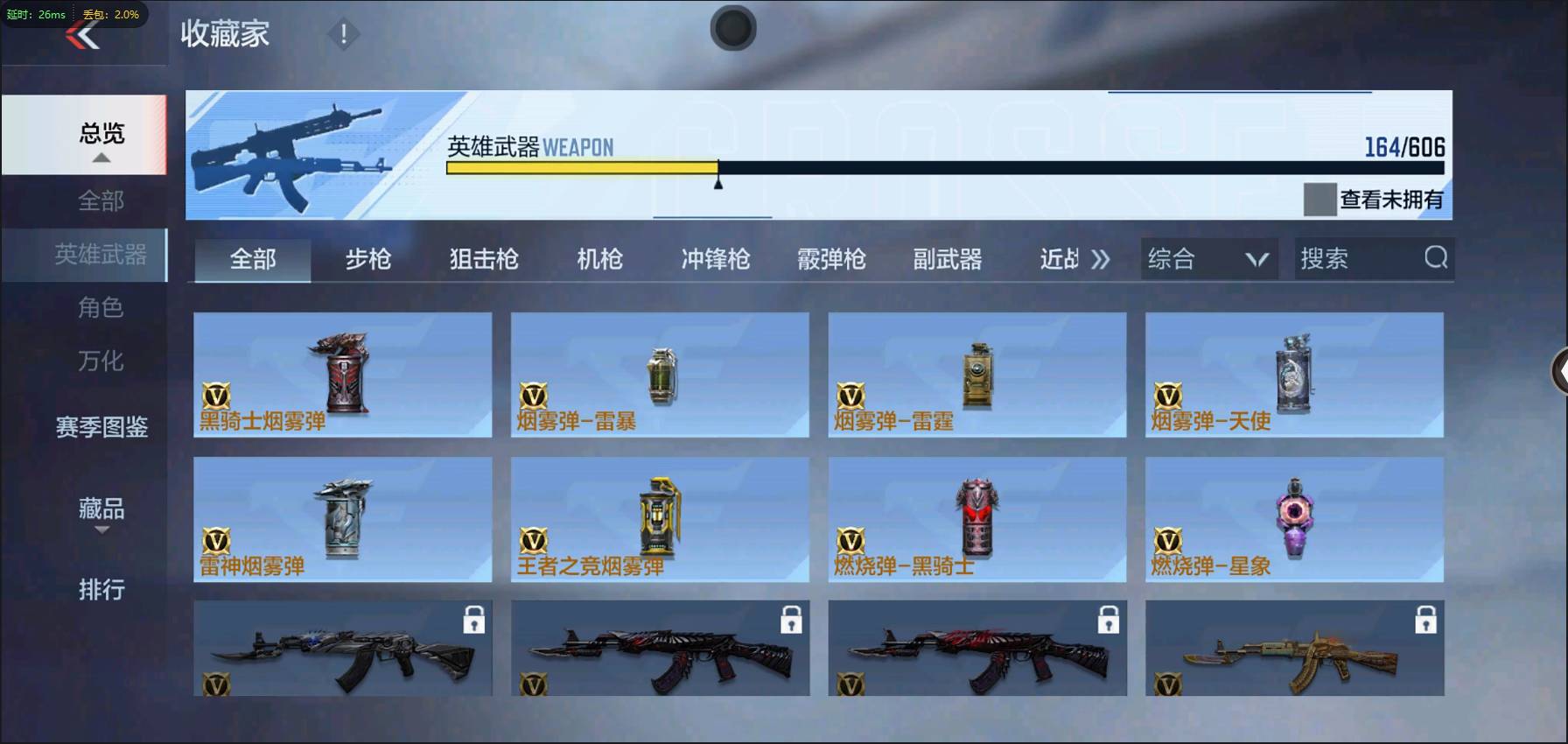Click the weapon collection progress slider marker
The height and width of the screenshot is (744, 1568).
[x=718, y=180]
